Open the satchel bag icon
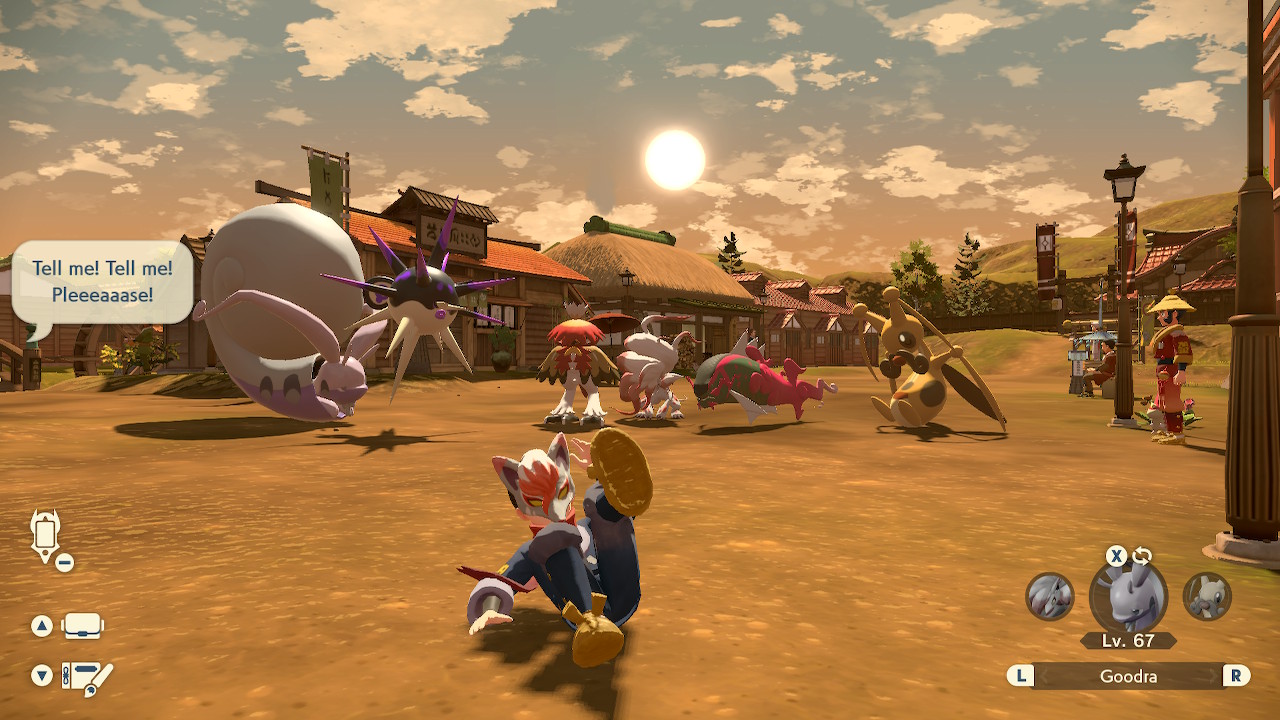 [82, 627]
